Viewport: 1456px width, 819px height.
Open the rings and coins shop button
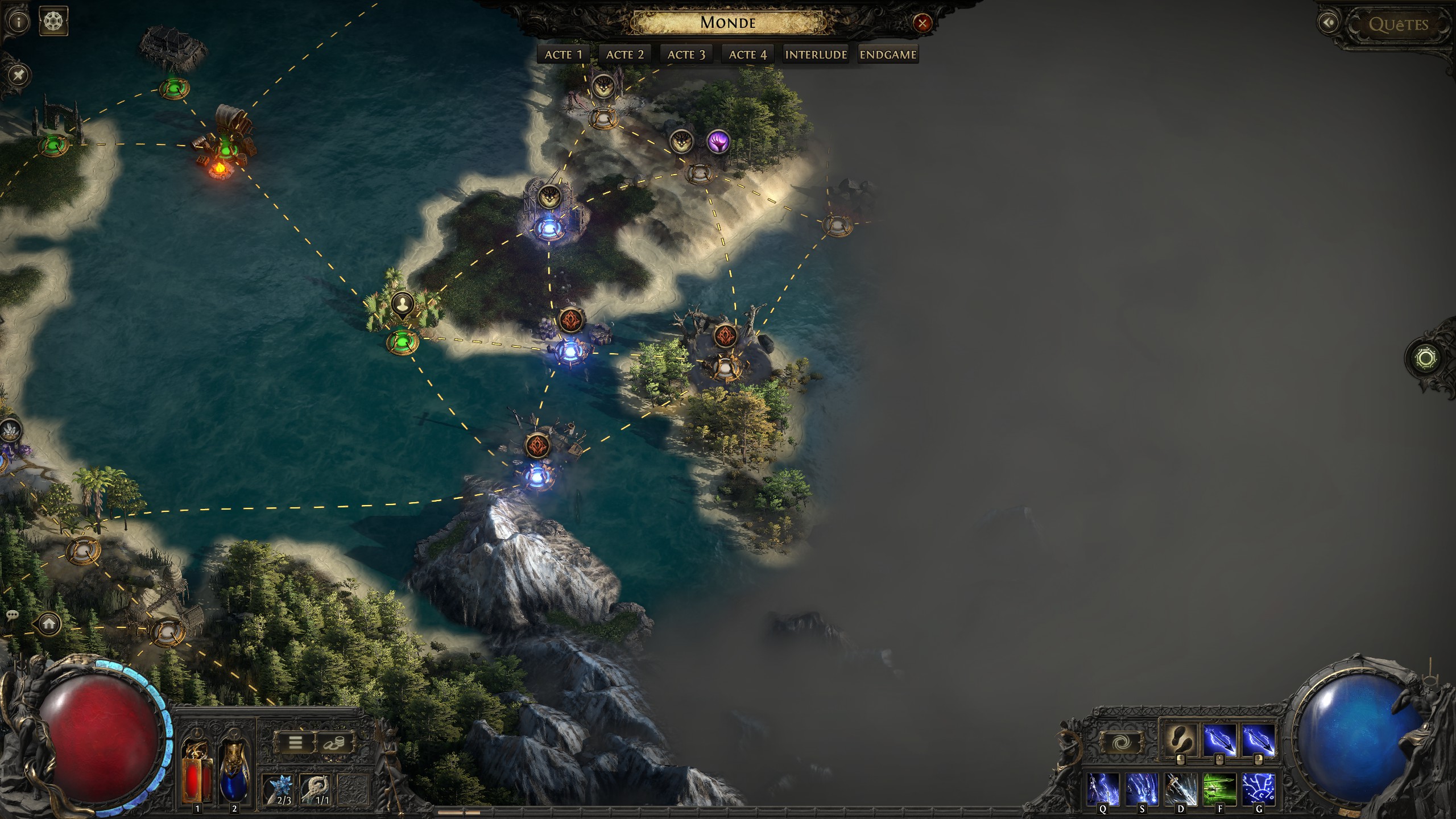point(335,742)
